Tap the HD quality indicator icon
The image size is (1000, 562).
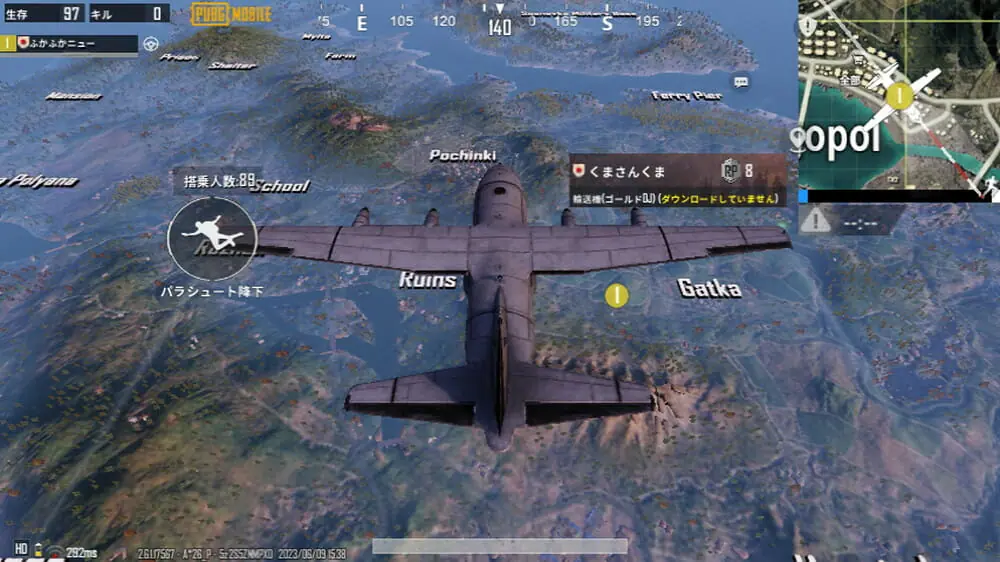[x=21, y=549]
